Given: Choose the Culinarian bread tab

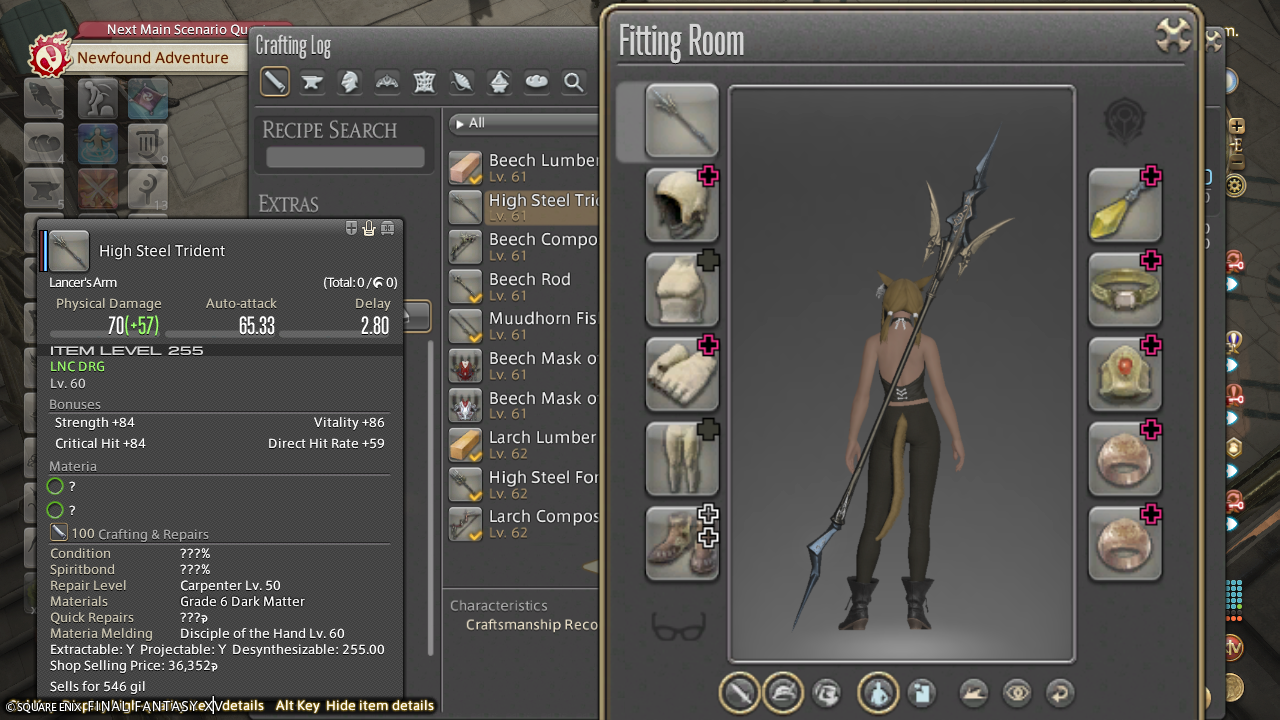Looking at the screenshot, I should tap(537, 82).
